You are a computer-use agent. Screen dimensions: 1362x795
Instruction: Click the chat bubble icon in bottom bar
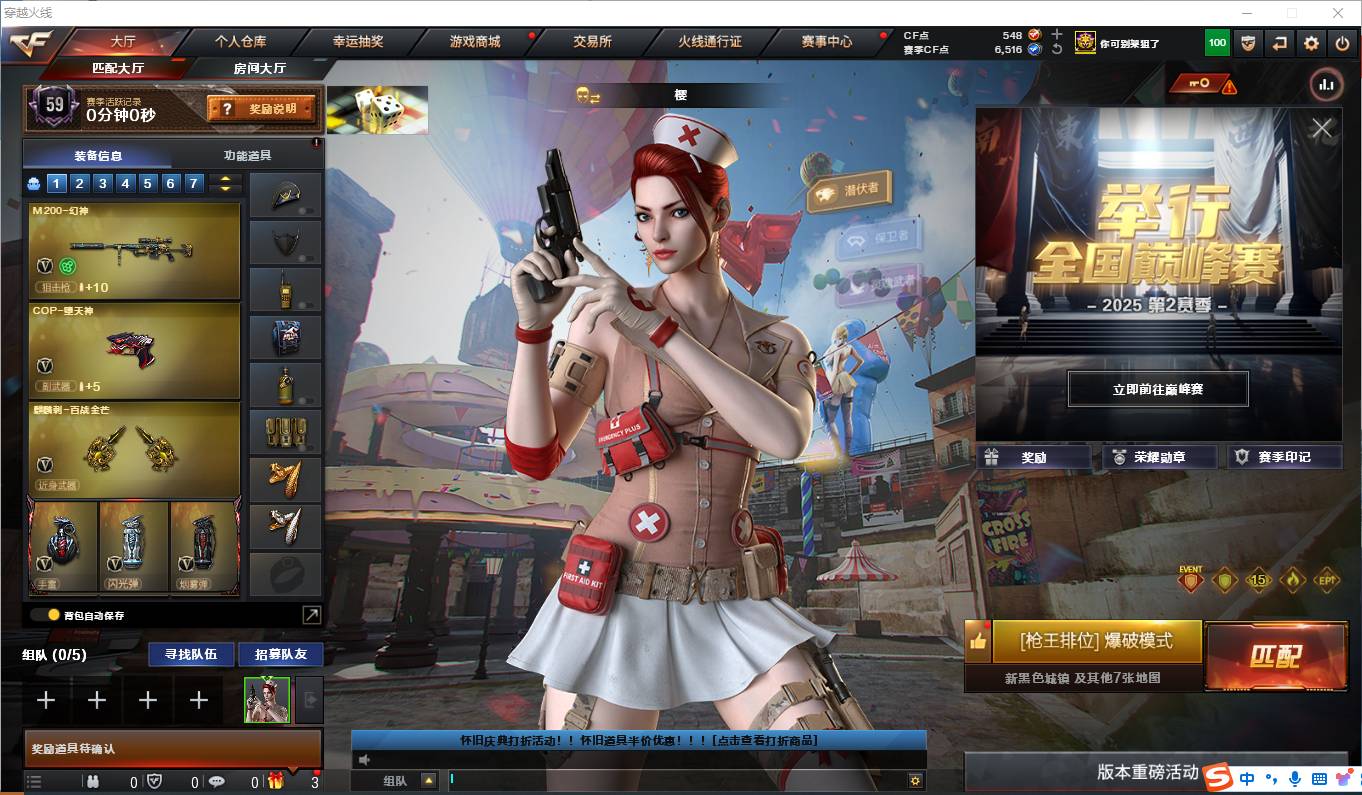click(218, 781)
